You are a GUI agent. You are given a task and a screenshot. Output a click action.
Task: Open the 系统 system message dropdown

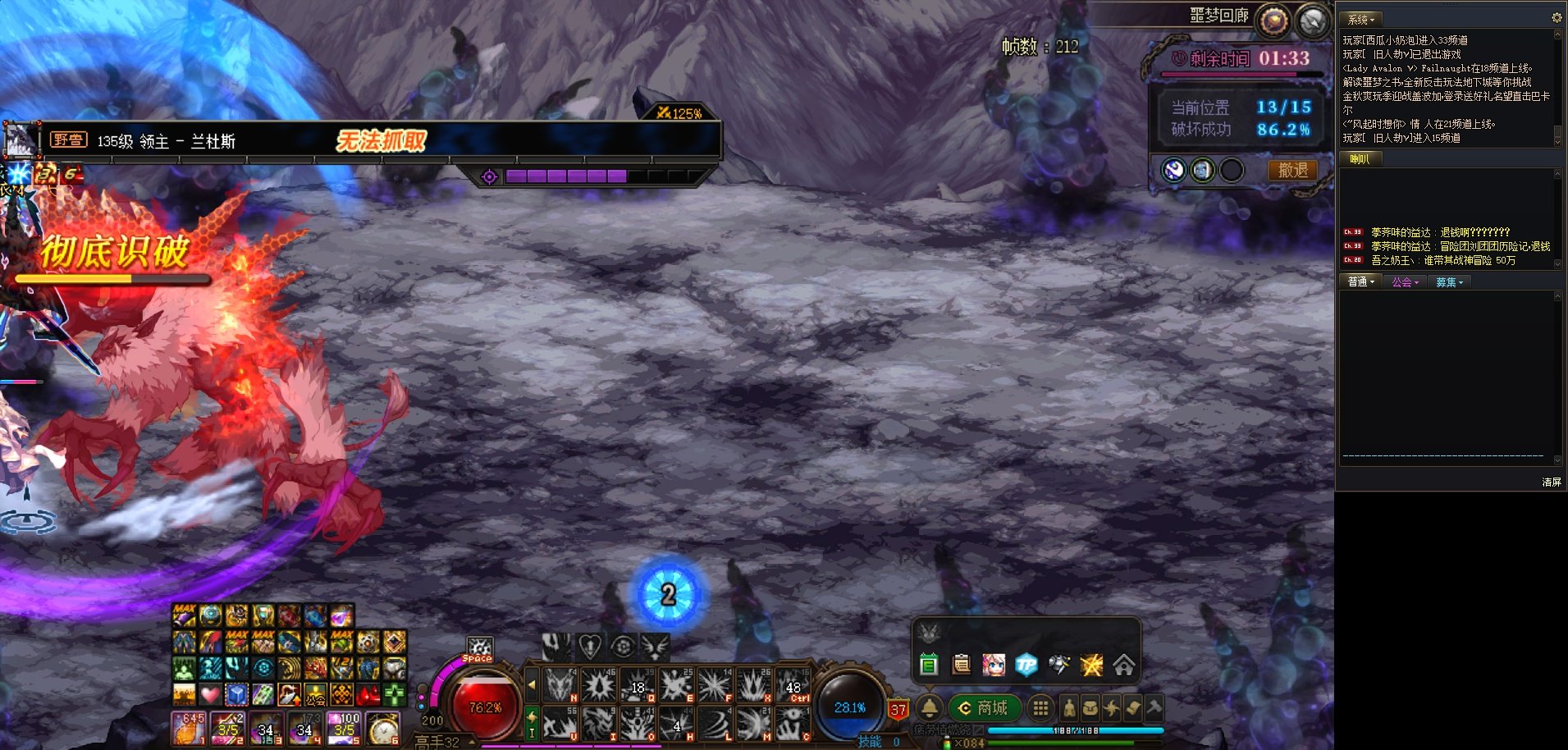tap(1360, 19)
